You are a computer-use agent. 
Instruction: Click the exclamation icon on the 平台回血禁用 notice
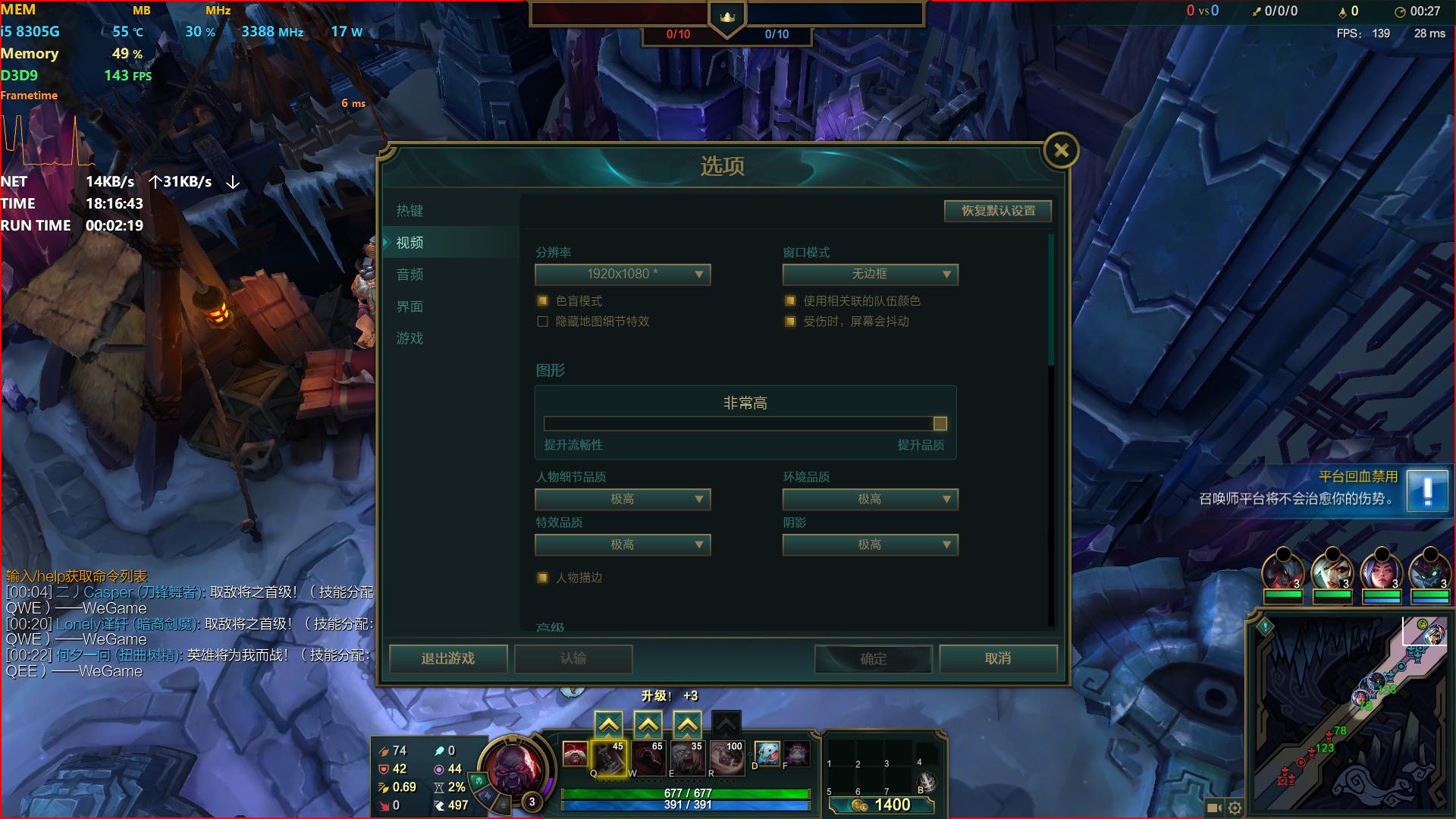click(x=1429, y=491)
